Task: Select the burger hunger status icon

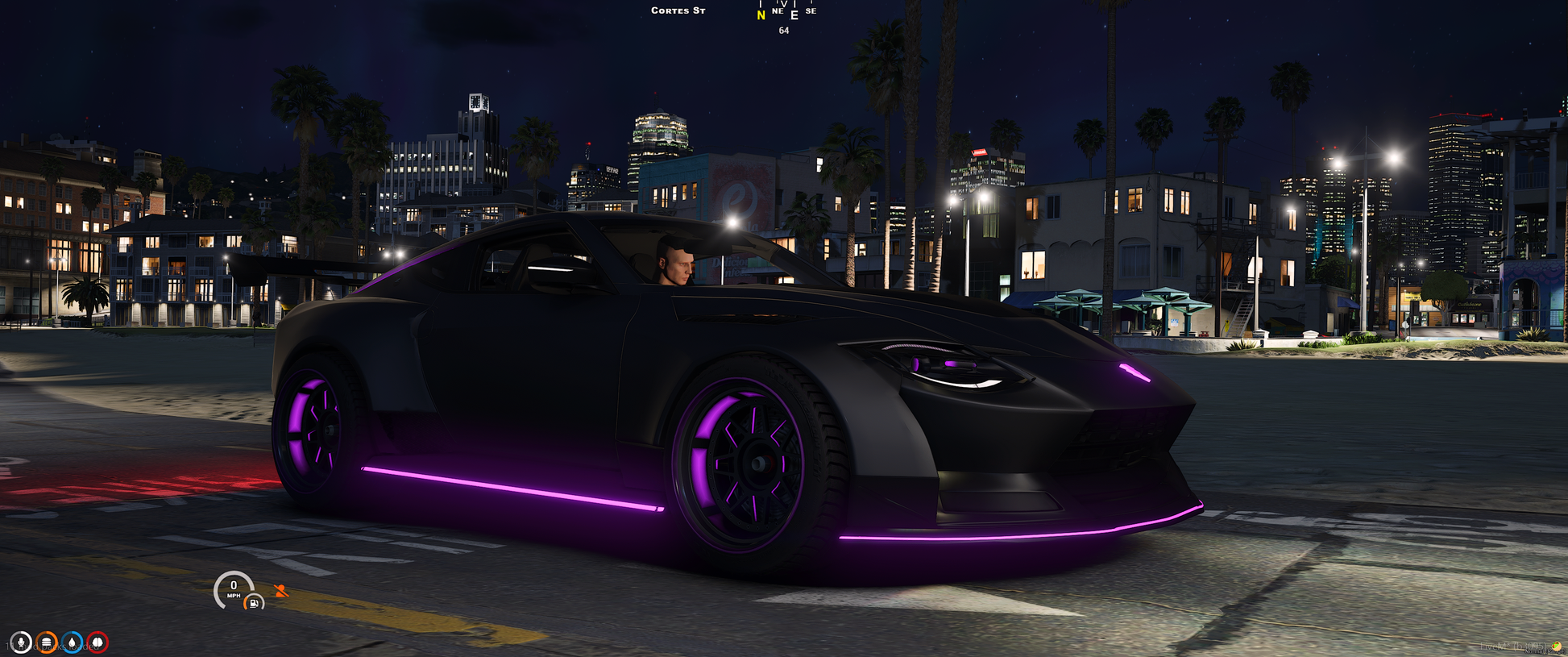Action: click(x=47, y=642)
